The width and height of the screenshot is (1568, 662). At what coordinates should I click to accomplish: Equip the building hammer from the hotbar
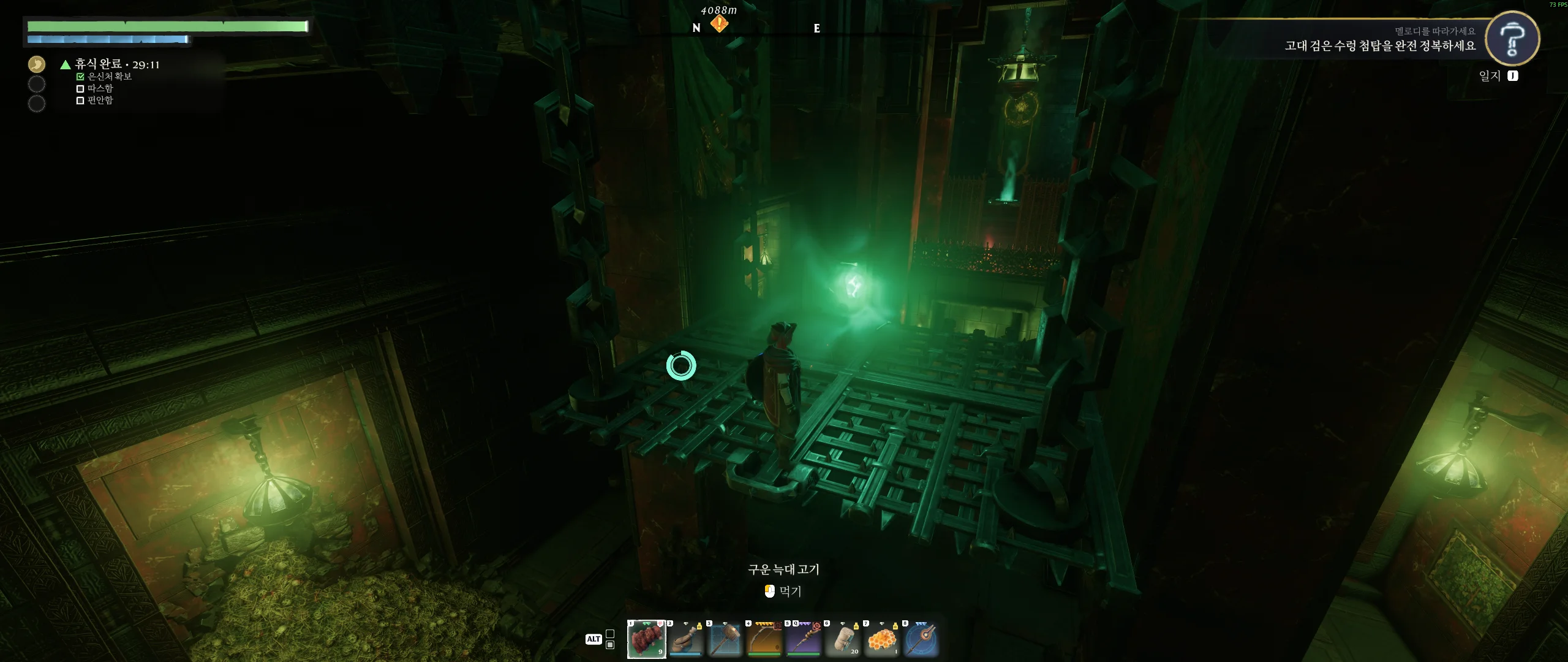[x=725, y=639]
